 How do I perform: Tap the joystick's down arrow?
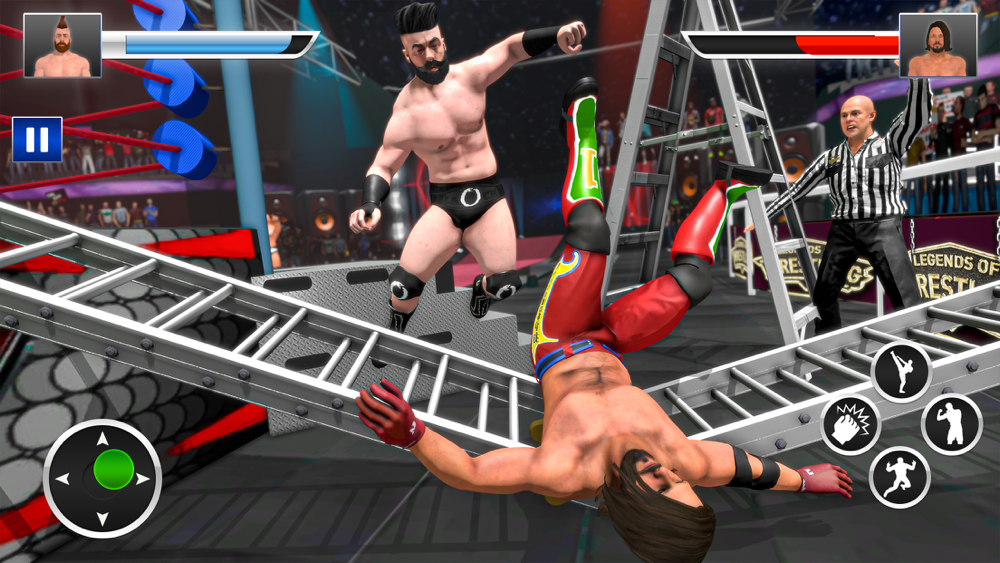[x=103, y=520]
